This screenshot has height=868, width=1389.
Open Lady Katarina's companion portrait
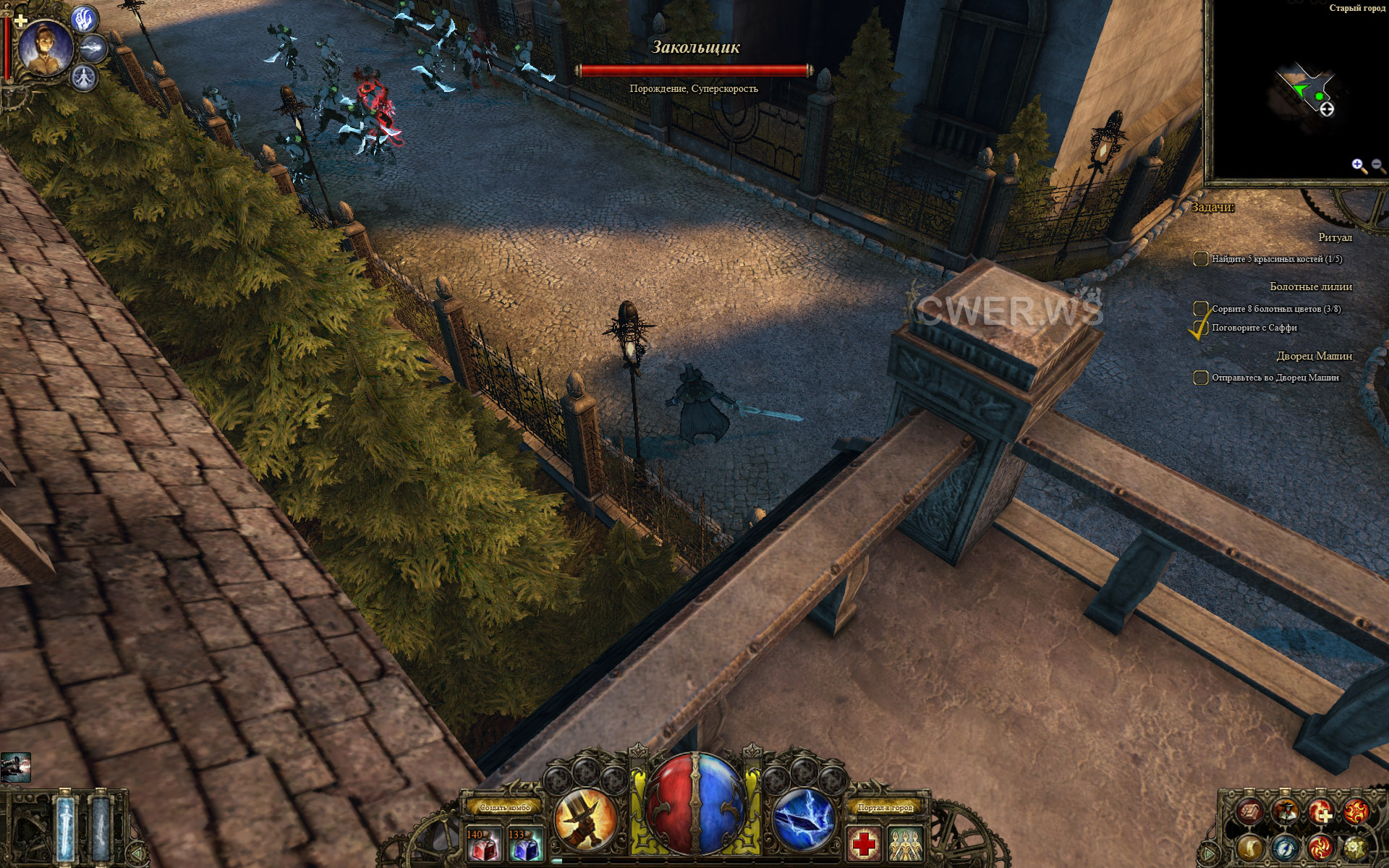(45, 47)
